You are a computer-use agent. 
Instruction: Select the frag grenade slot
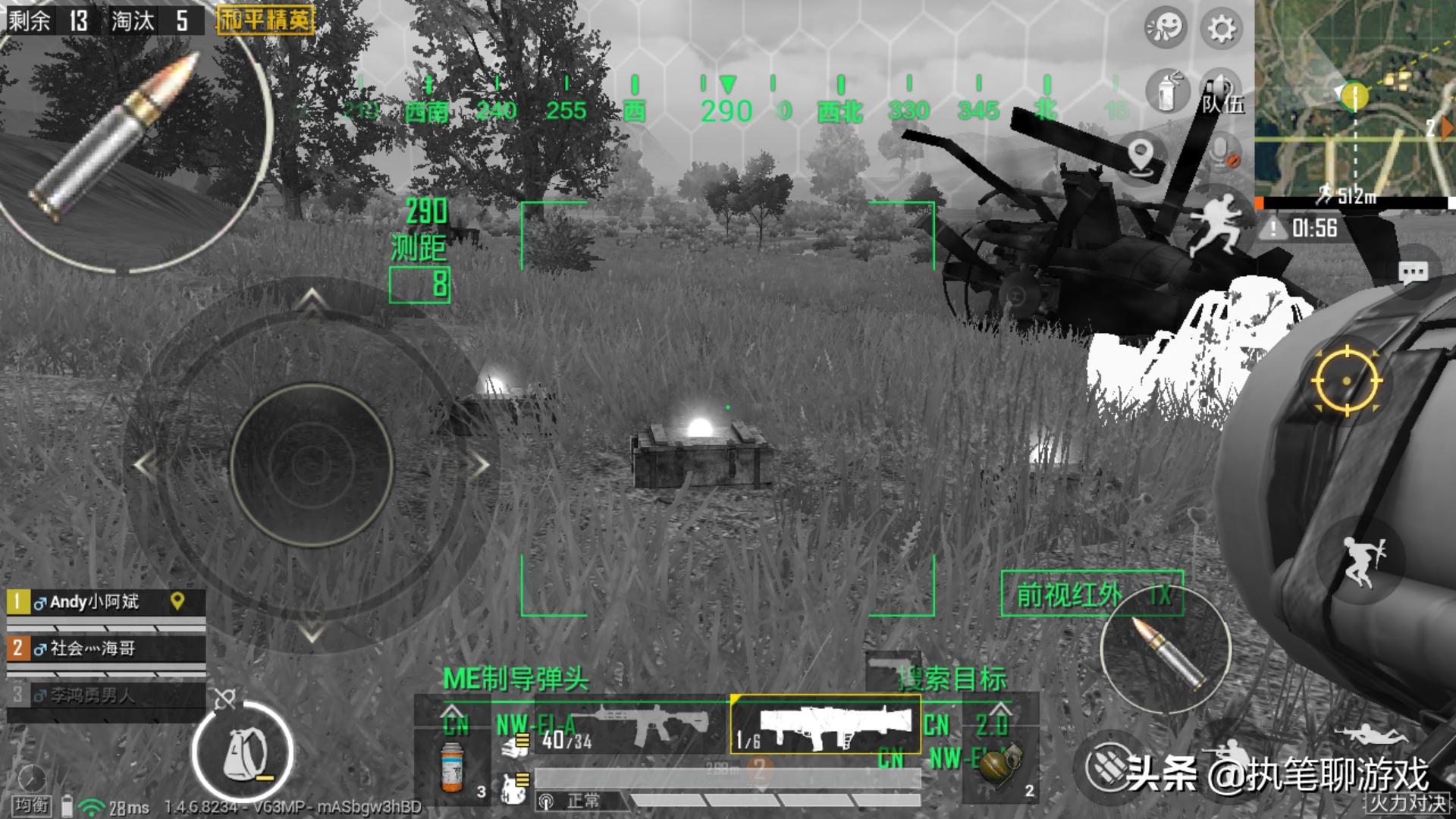[x=1001, y=766]
